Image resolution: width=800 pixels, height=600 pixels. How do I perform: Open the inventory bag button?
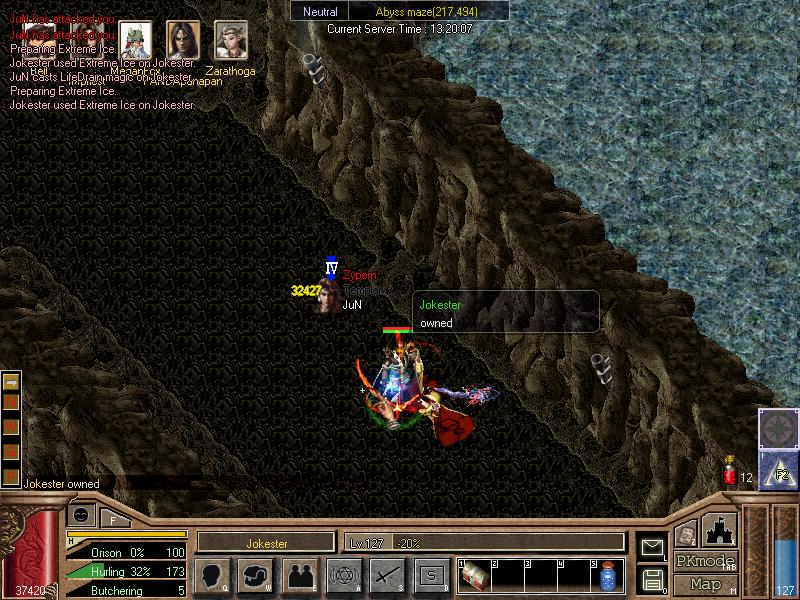pos(256,576)
